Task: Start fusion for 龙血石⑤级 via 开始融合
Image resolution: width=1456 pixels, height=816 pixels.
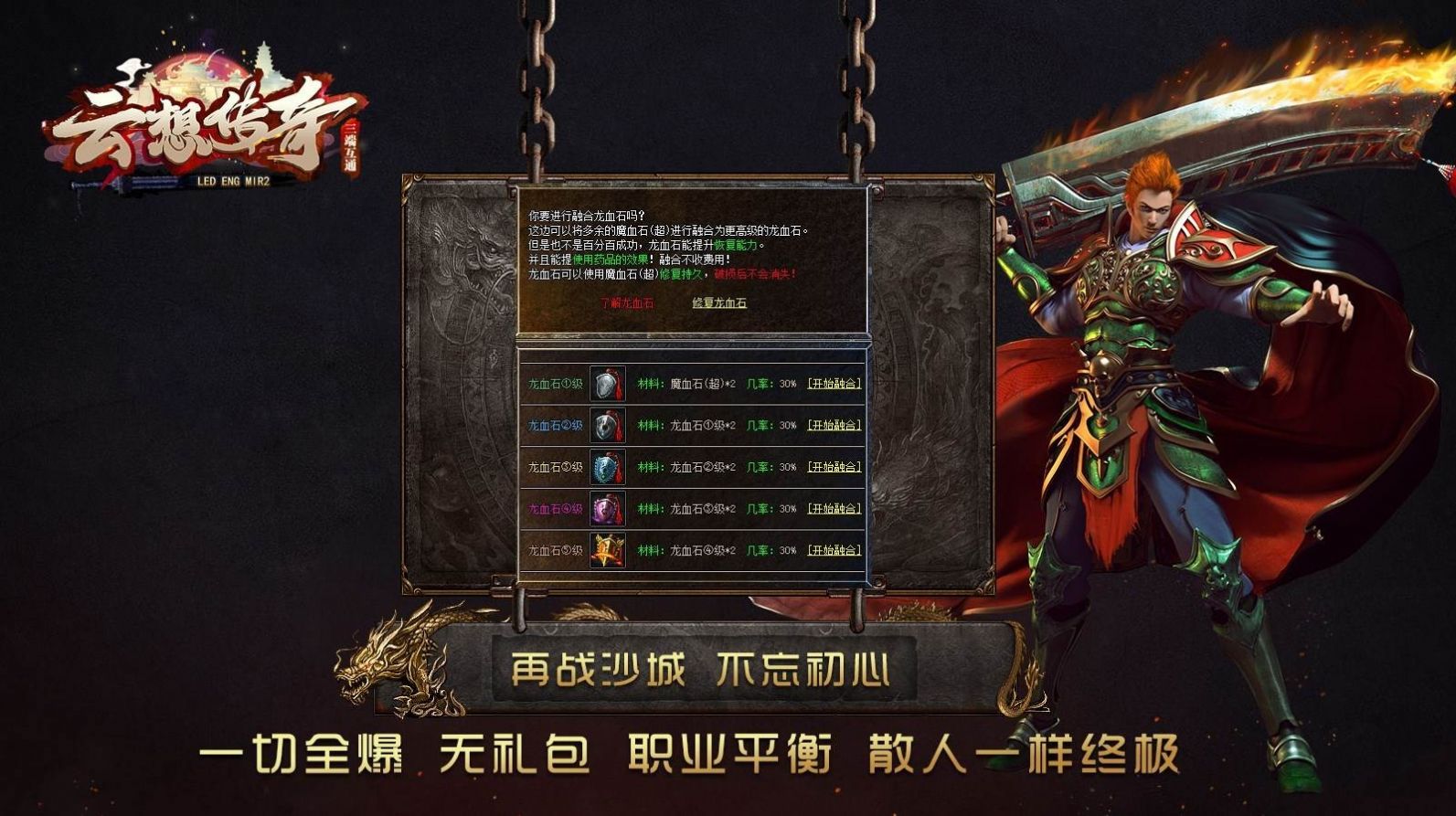Action: coord(836,551)
